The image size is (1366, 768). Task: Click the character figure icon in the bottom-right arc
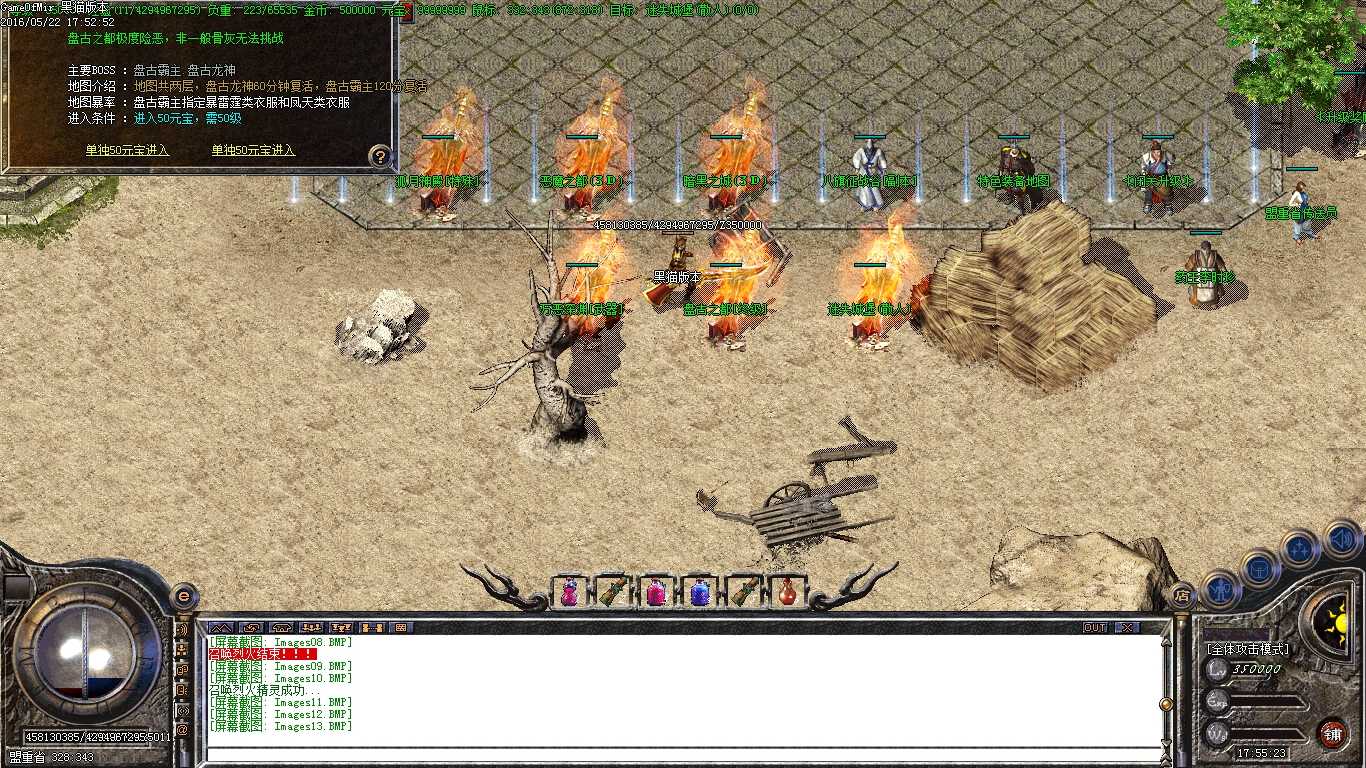click(x=1219, y=590)
